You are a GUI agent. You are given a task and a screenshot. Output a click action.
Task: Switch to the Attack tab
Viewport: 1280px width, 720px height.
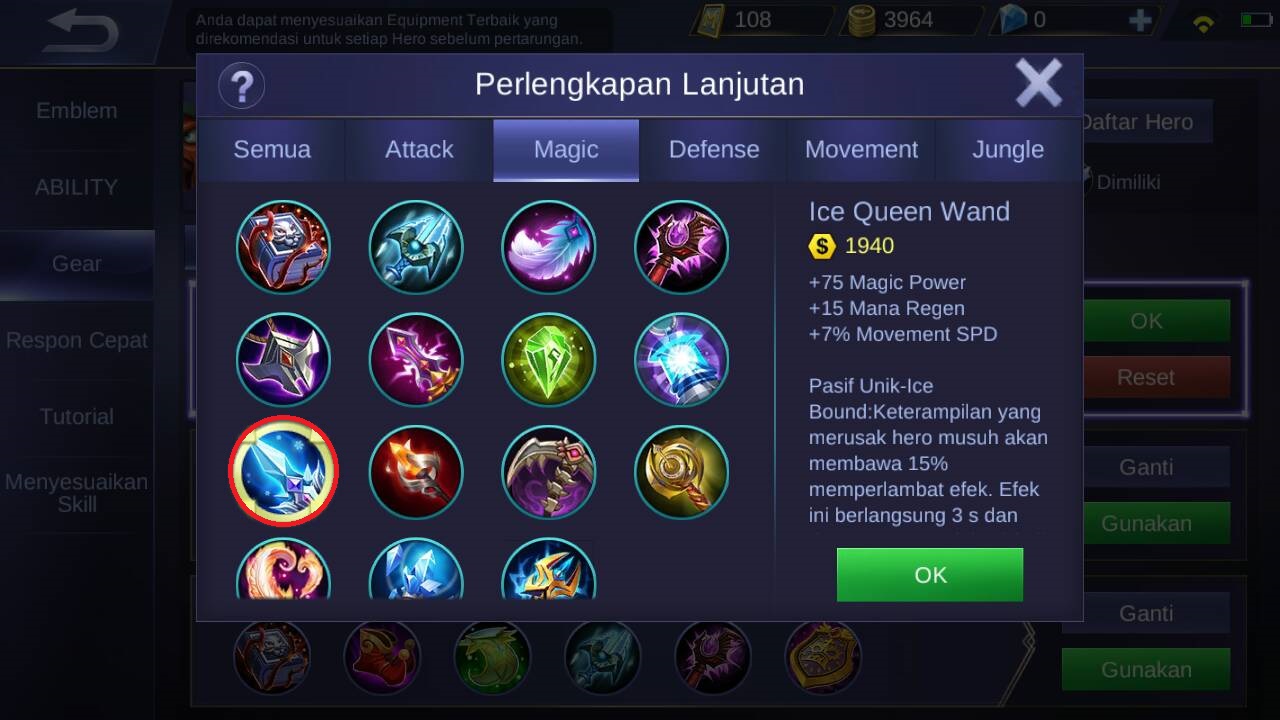pyautogui.click(x=419, y=150)
